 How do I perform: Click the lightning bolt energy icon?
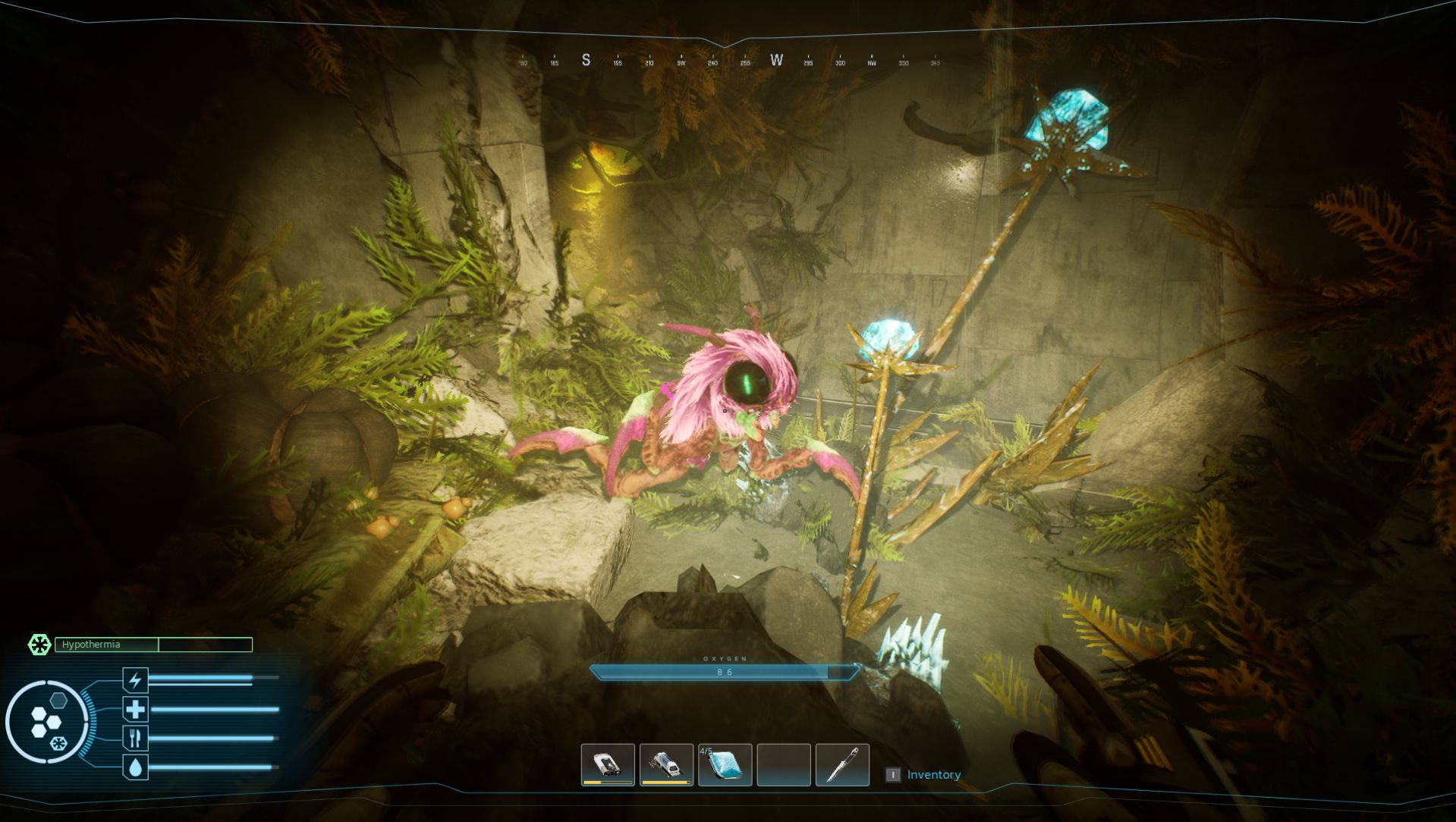click(x=135, y=679)
